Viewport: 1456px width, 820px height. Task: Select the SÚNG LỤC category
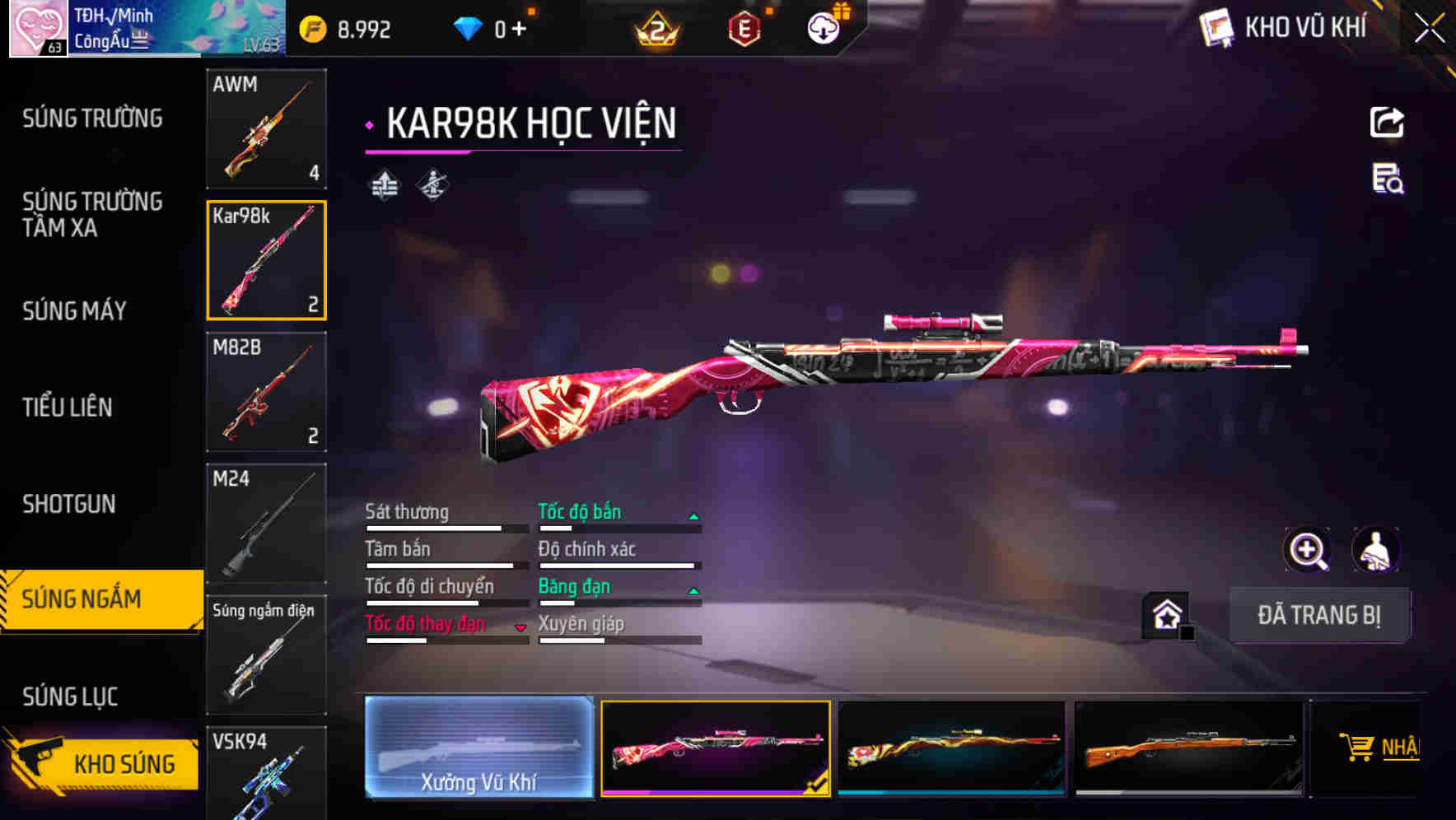point(70,696)
